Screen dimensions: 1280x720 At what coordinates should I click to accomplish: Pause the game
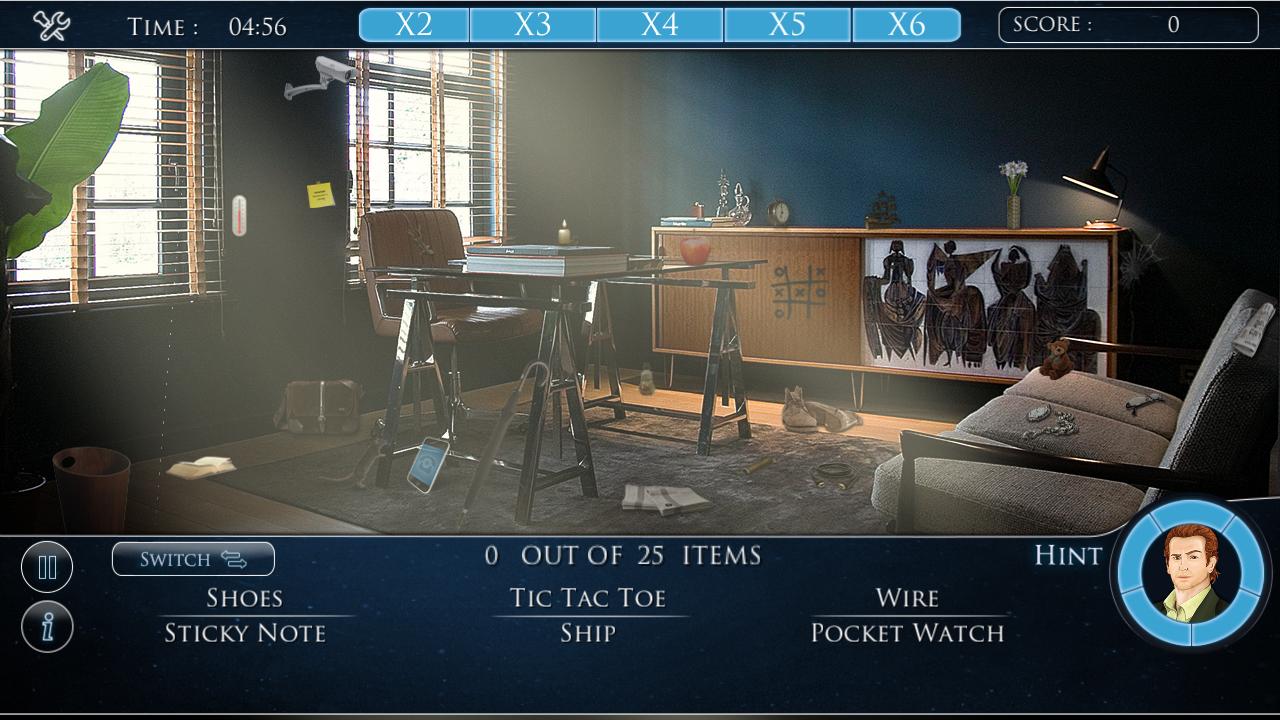pyautogui.click(x=46, y=566)
